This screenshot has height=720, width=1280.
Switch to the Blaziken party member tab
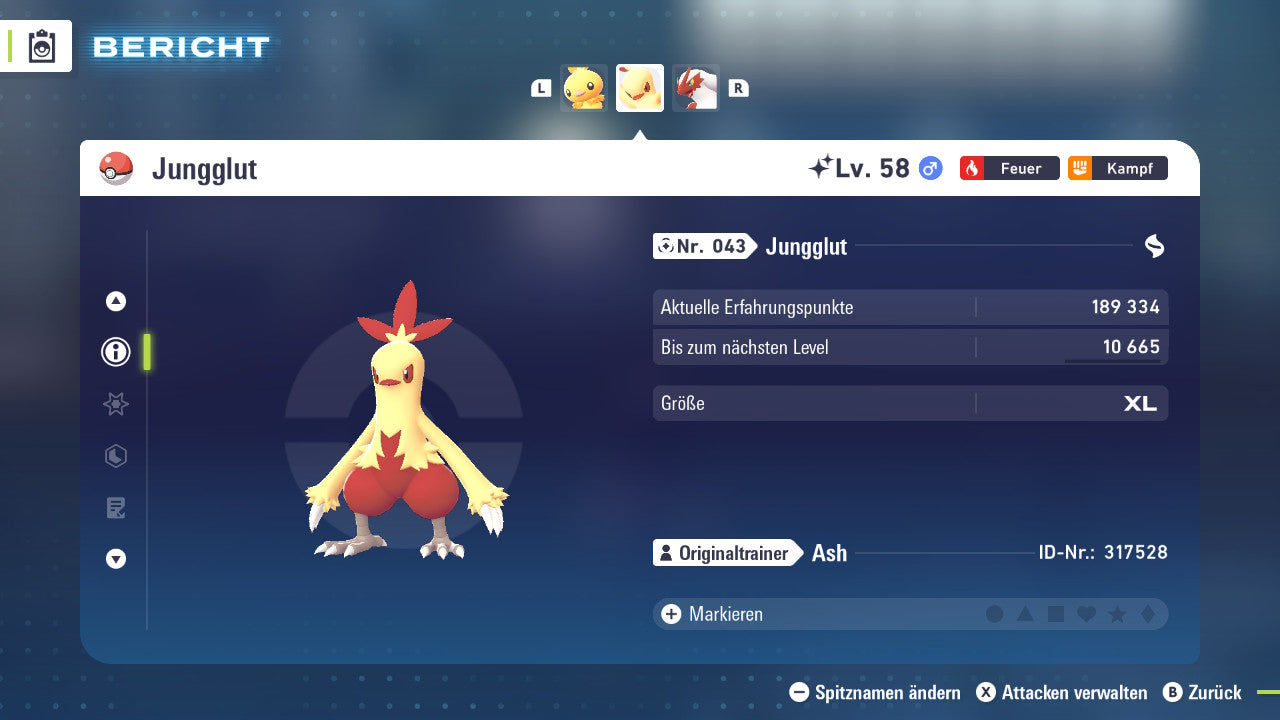(696, 88)
